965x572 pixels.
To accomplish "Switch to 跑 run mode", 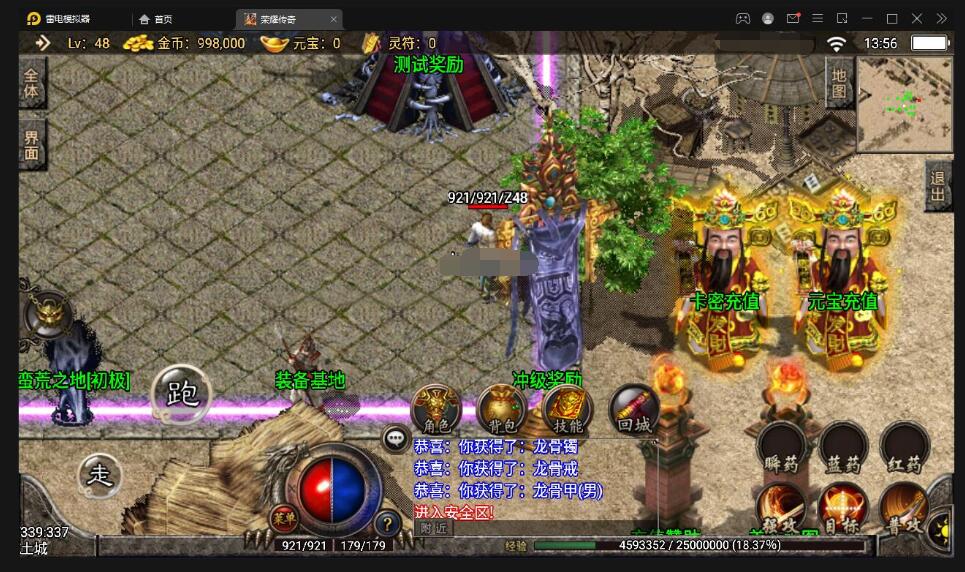I will (183, 393).
